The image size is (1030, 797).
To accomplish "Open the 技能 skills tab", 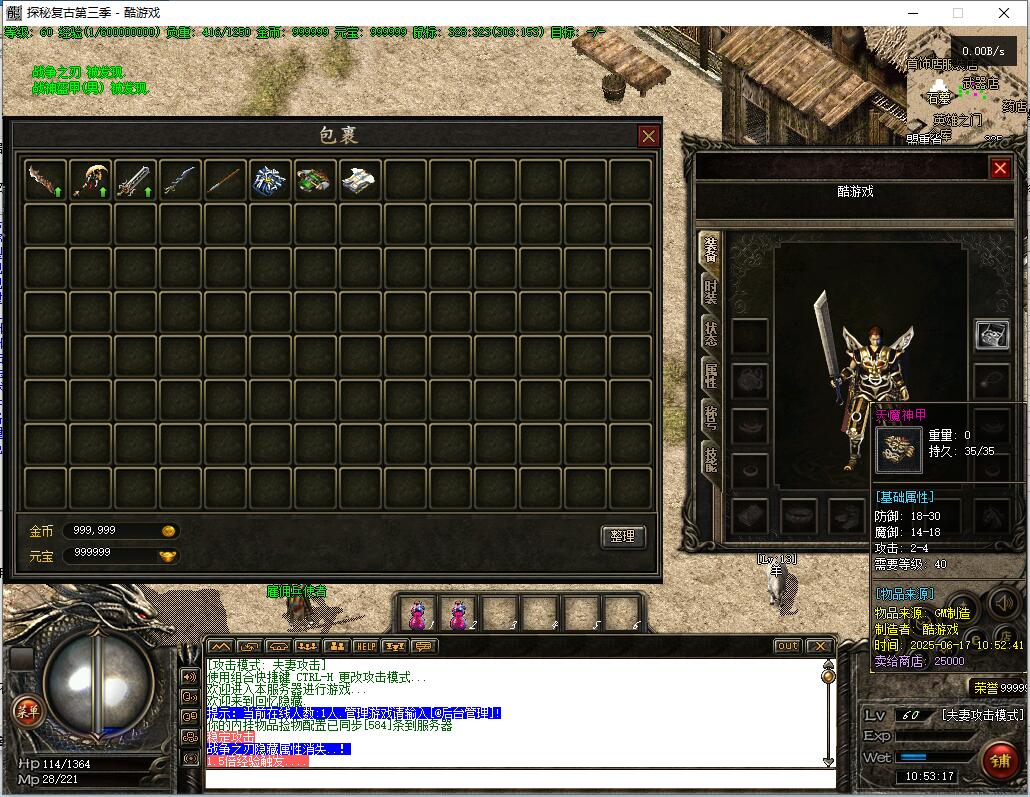I will tap(710, 460).
